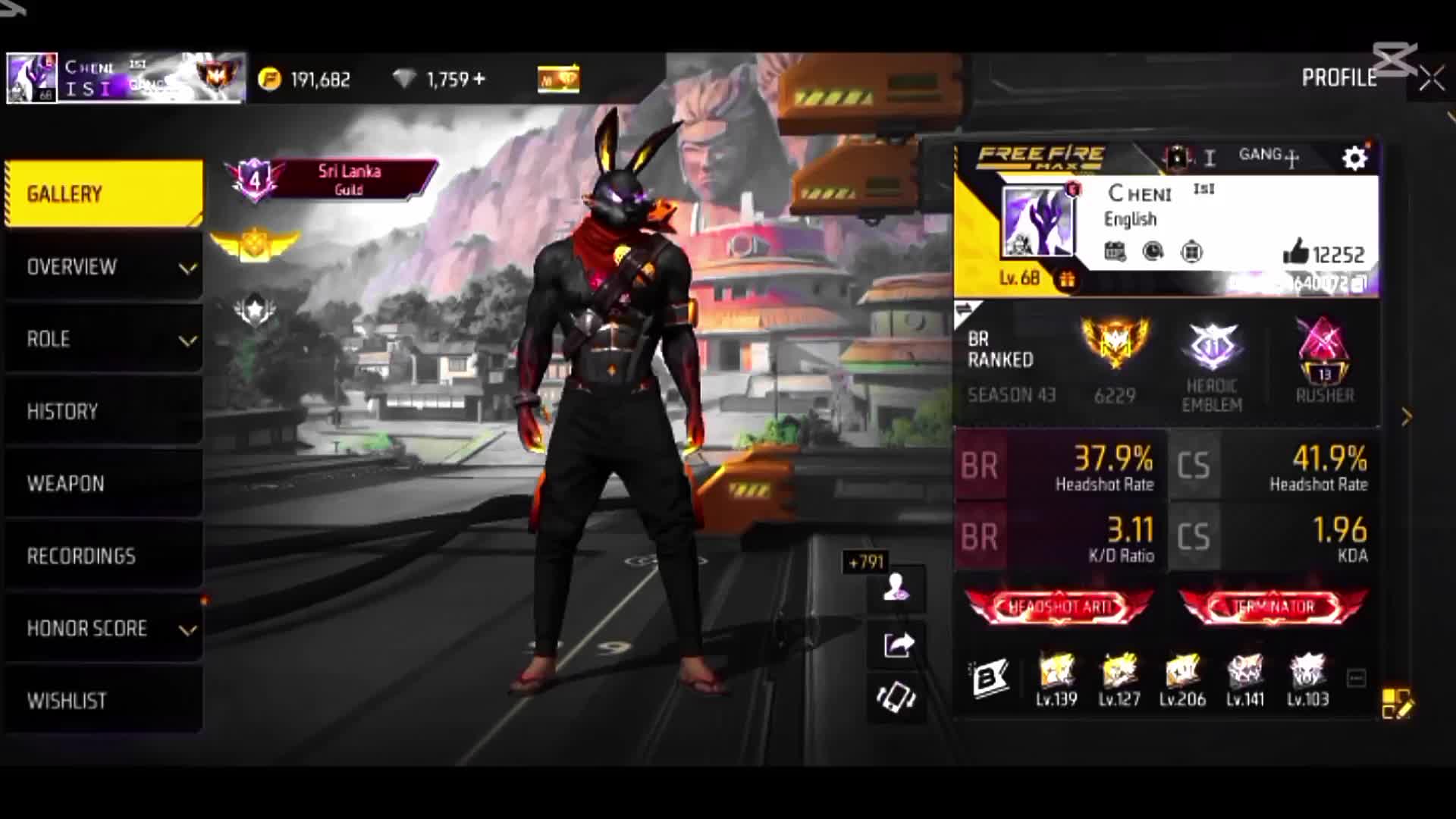The image size is (1456, 819).
Task: Expand the Honor Score entry
Action: pyautogui.click(x=103, y=629)
